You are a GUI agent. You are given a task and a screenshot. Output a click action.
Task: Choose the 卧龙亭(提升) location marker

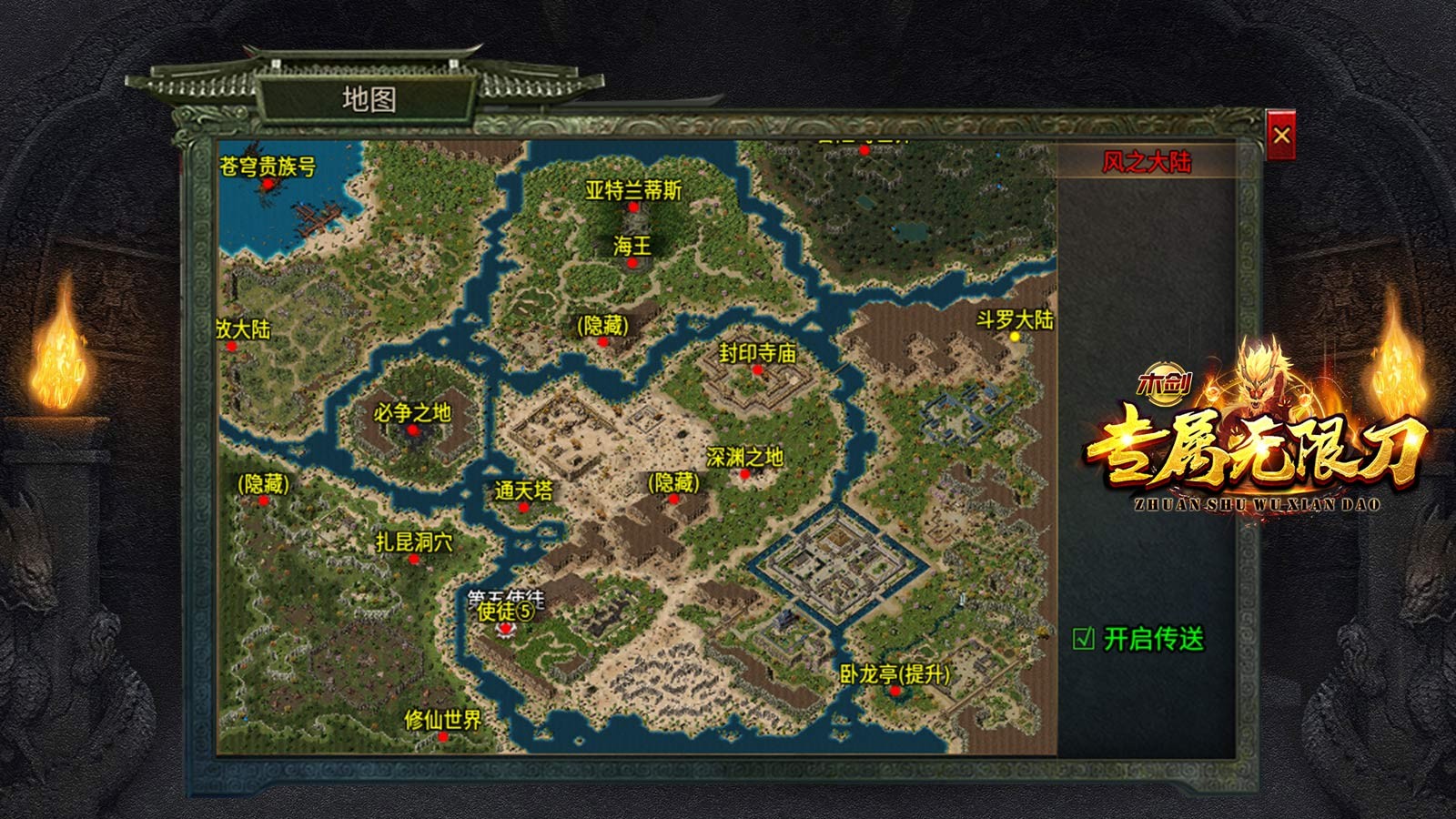[x=895, y=691]
